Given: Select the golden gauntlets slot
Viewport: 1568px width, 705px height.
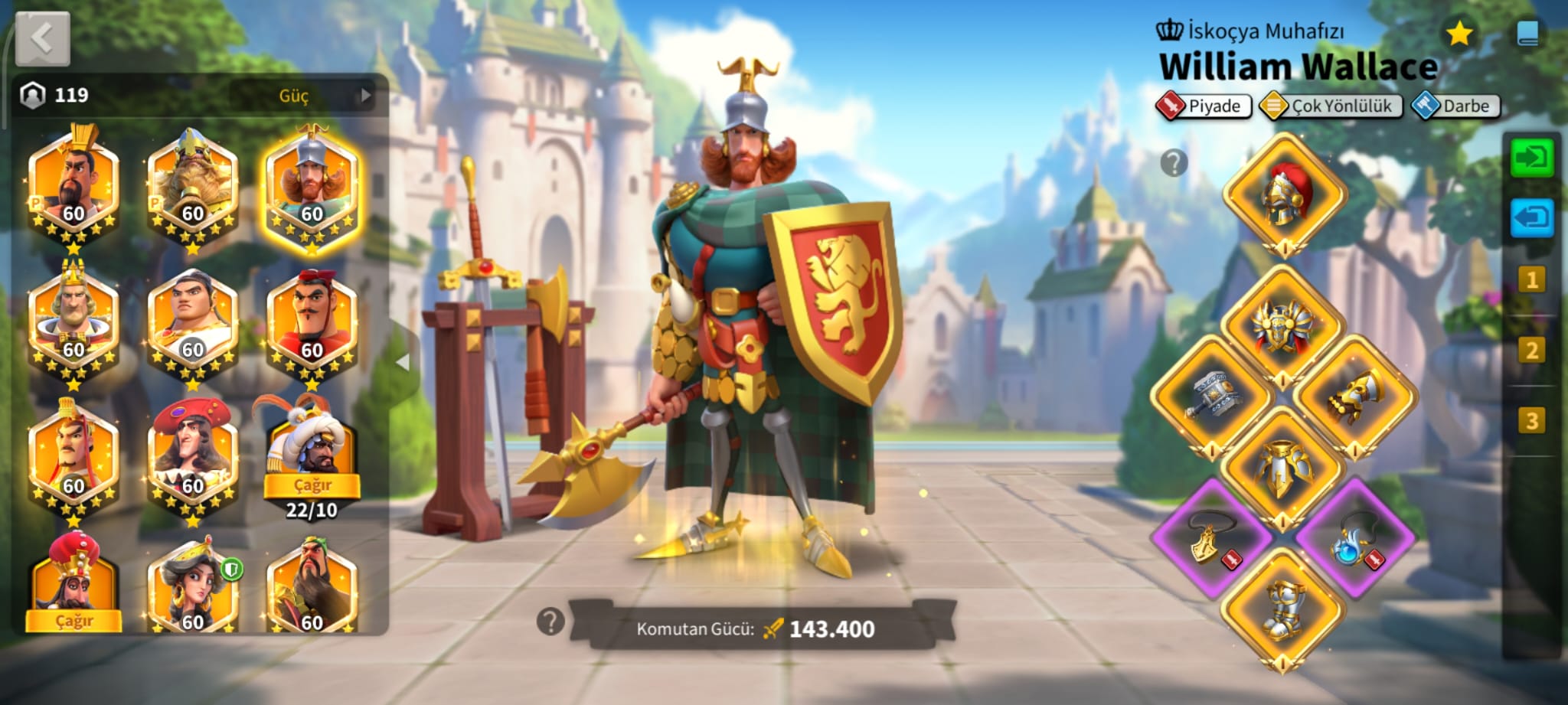Looking at the screenshot, I should tap(1355, 396).
